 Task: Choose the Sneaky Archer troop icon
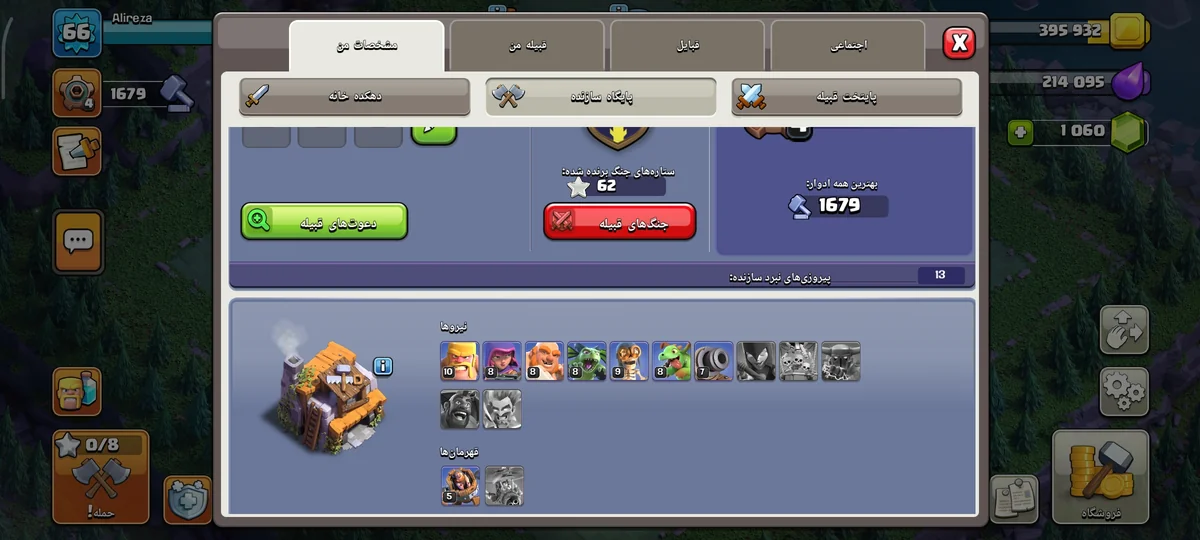tap(502, 361)
